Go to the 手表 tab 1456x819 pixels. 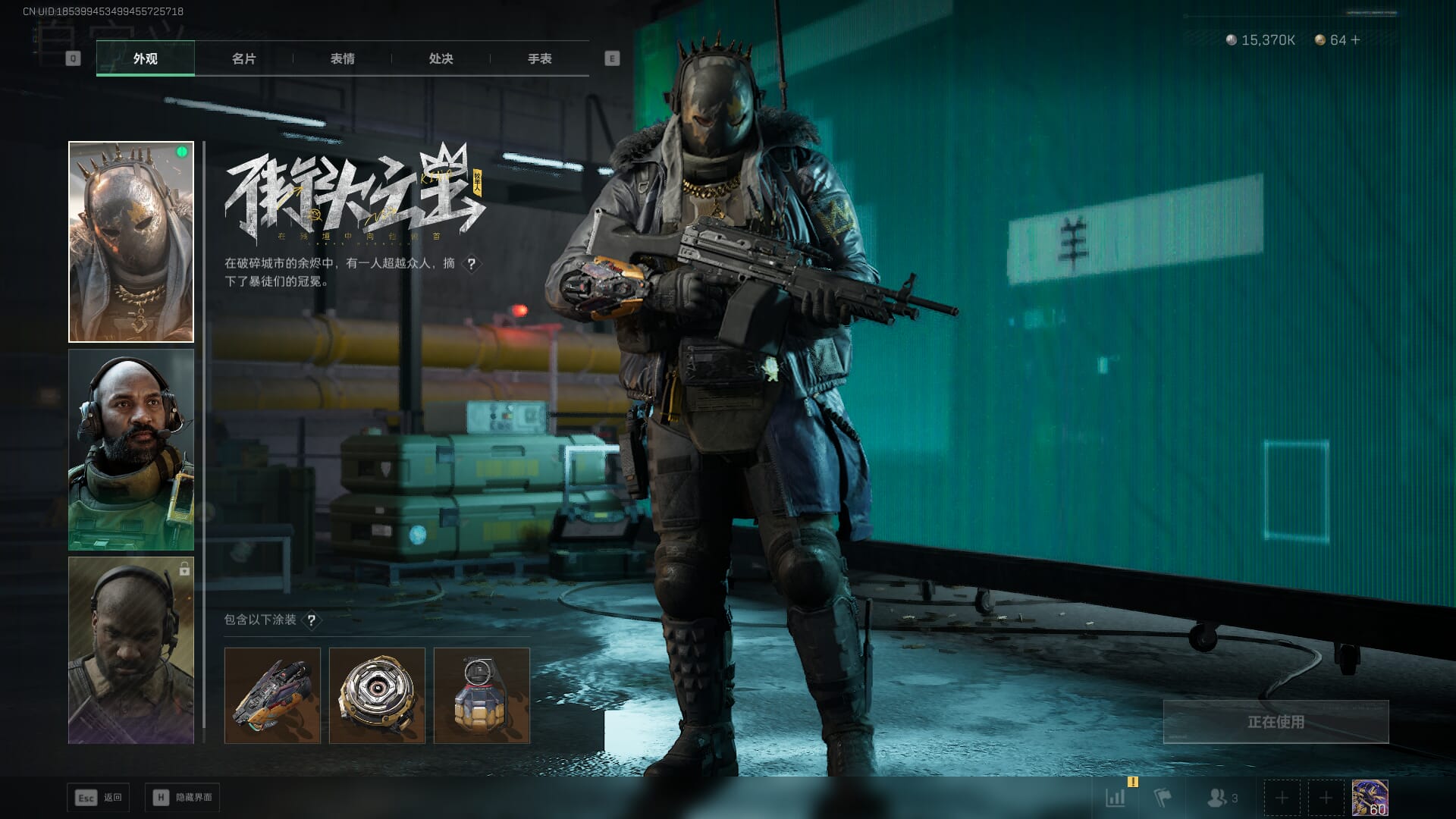click(x=539, y=58)
